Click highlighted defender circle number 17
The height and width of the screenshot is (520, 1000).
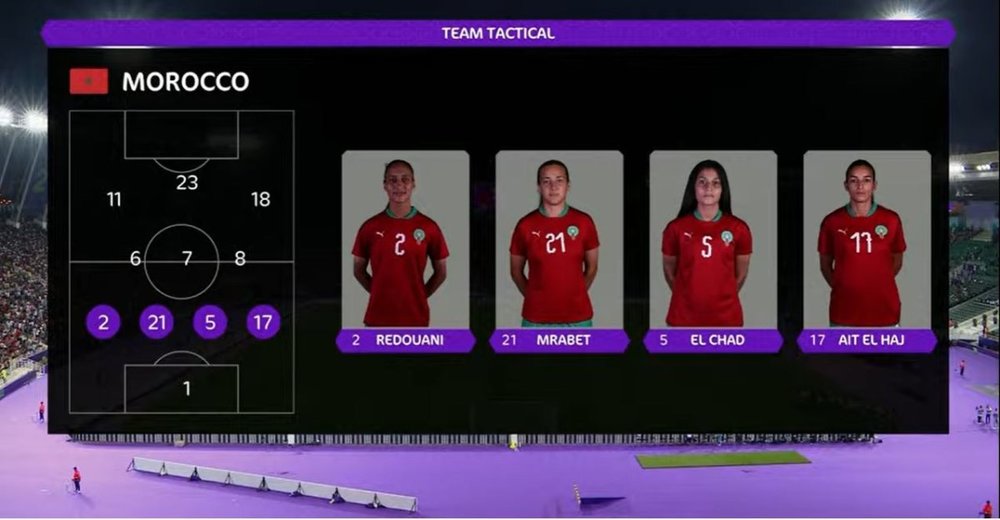pyautogui.click(x=263, y=322)
